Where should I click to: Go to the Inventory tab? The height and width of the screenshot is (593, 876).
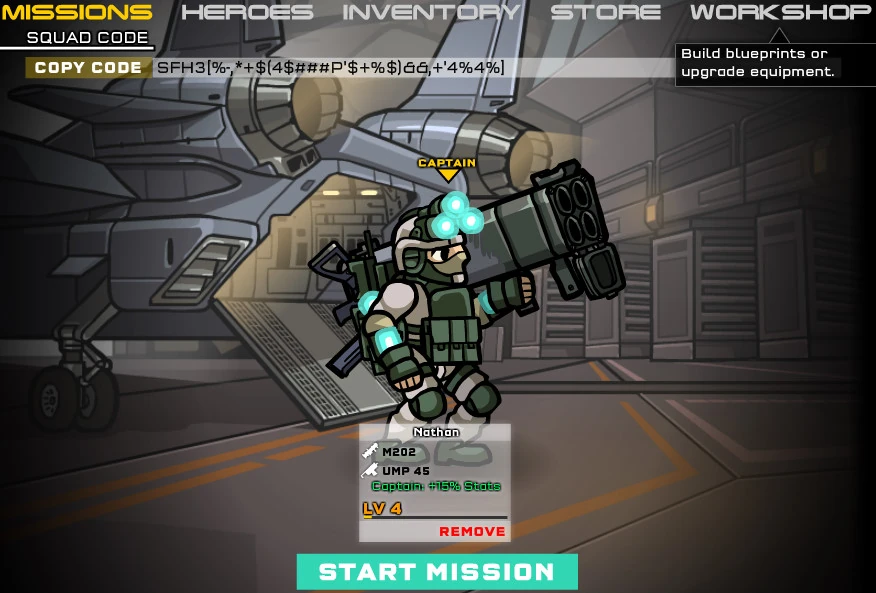pyautogui.click(x=431, y=13)
